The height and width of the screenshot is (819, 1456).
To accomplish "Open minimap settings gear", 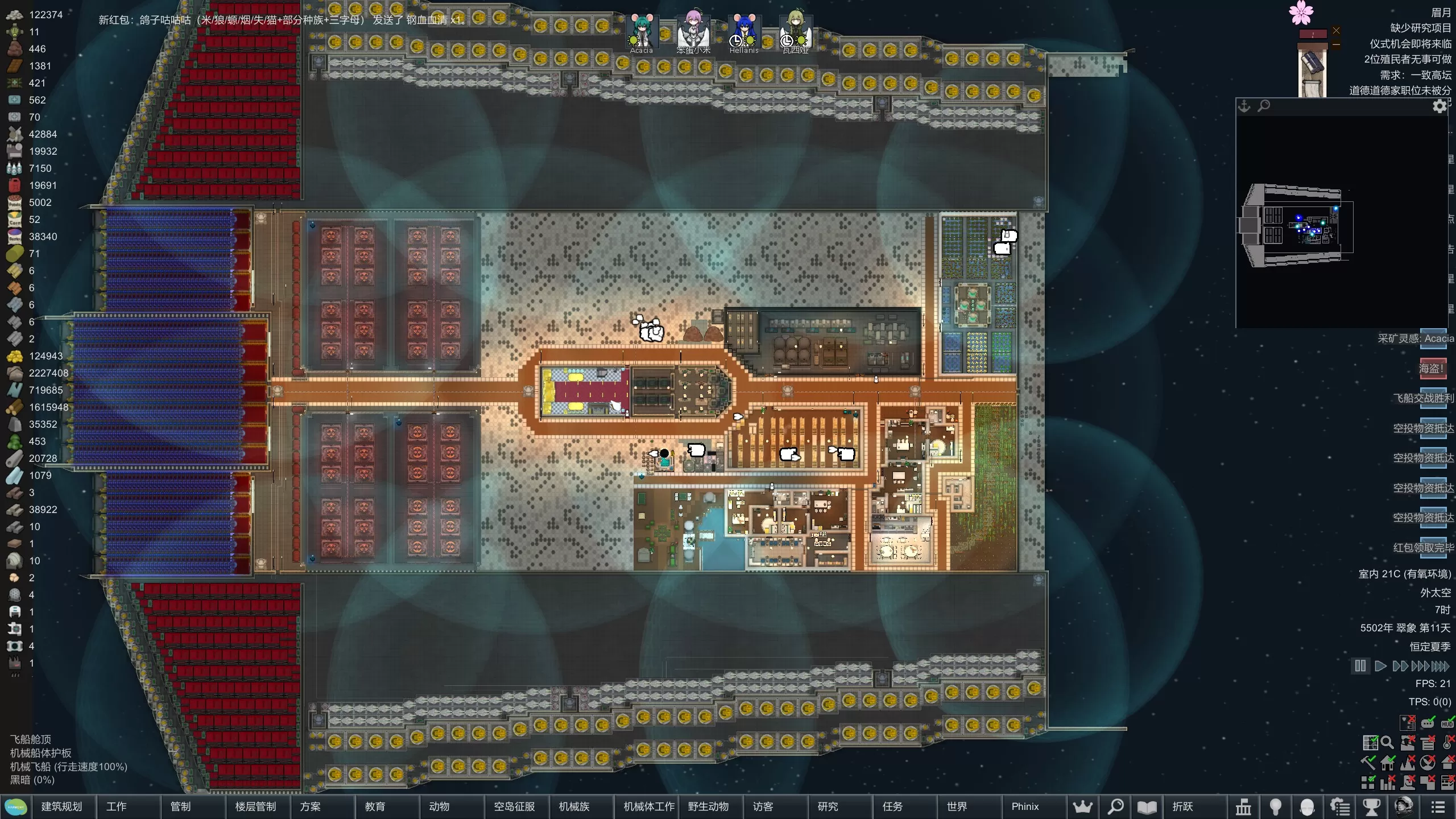I will pyautogui.click(x=1440, y=106).
